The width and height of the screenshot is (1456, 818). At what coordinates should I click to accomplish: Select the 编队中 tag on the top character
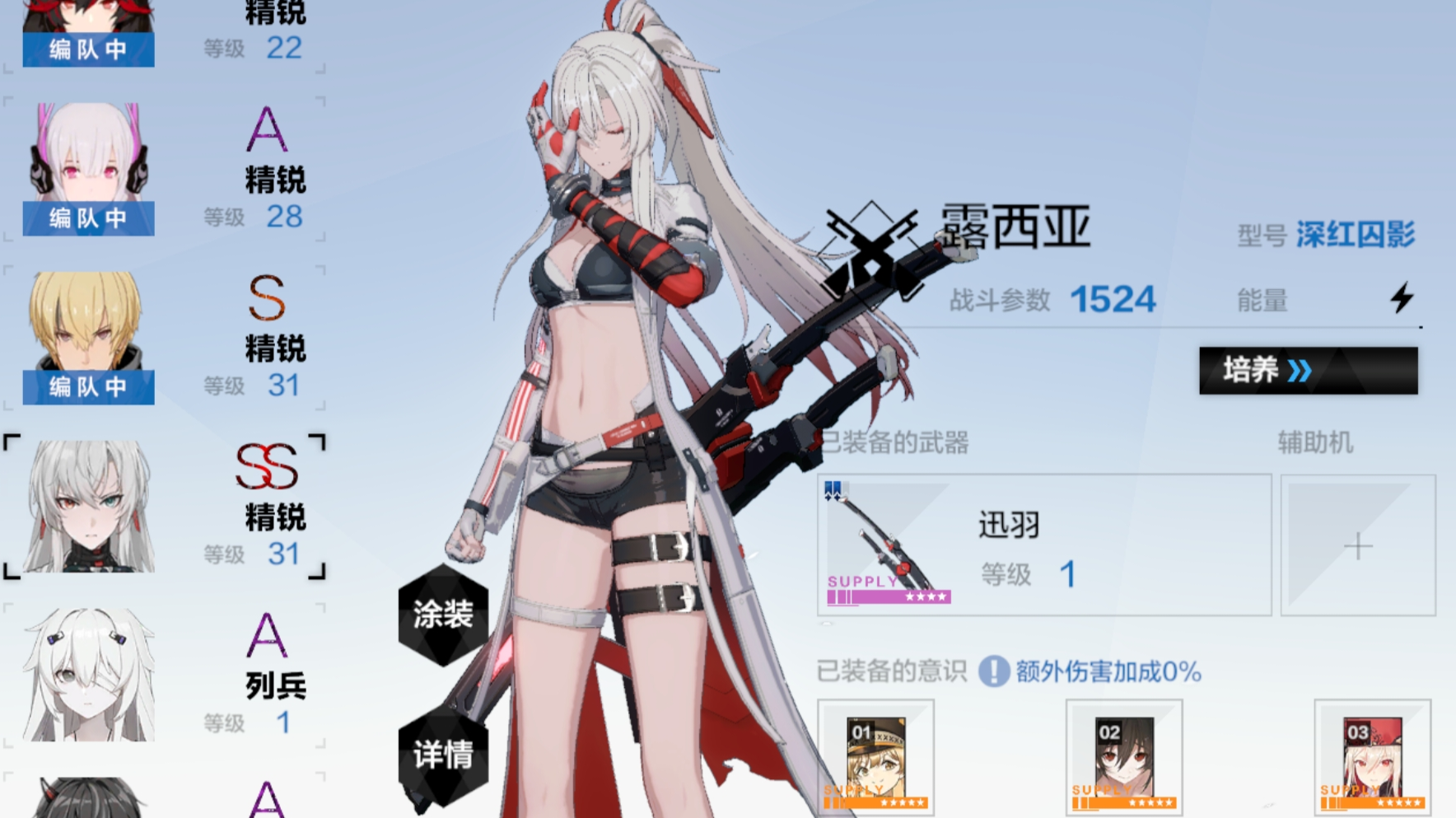(88, 51)
